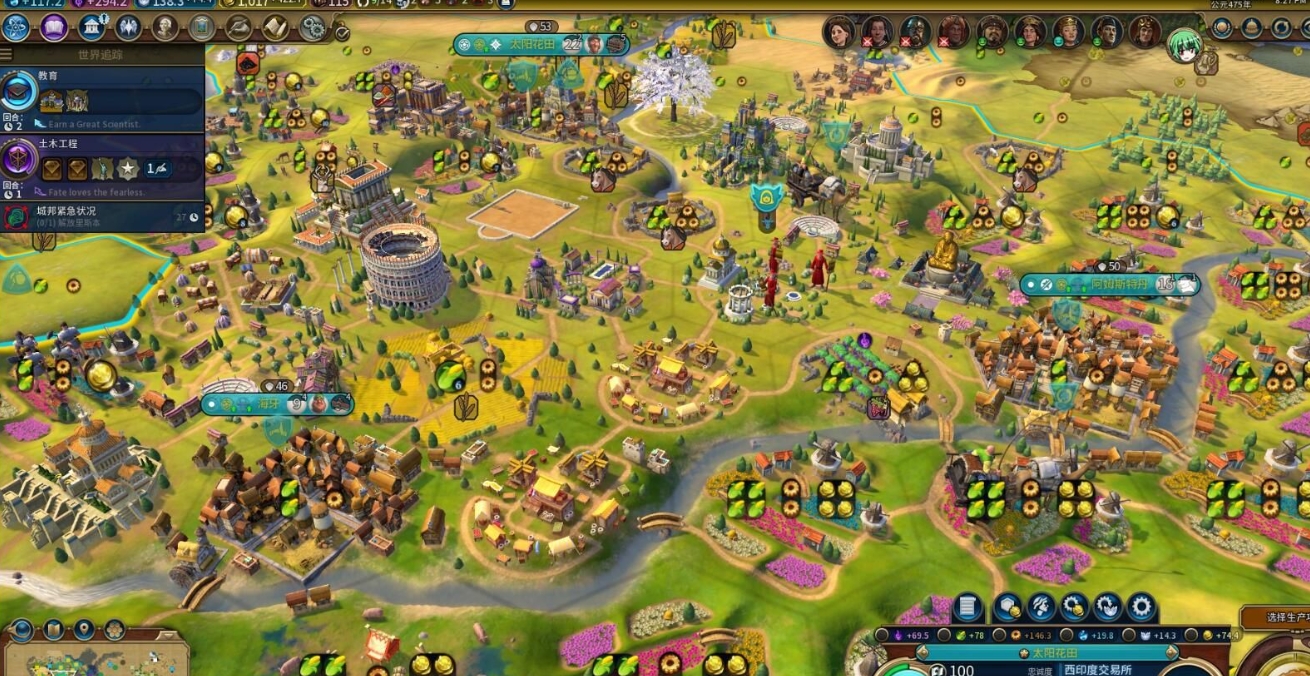This screenshot has width=1310, height=676.
Task: Click the gears icon in top-left toolbar
Action: tap(312, 27)
